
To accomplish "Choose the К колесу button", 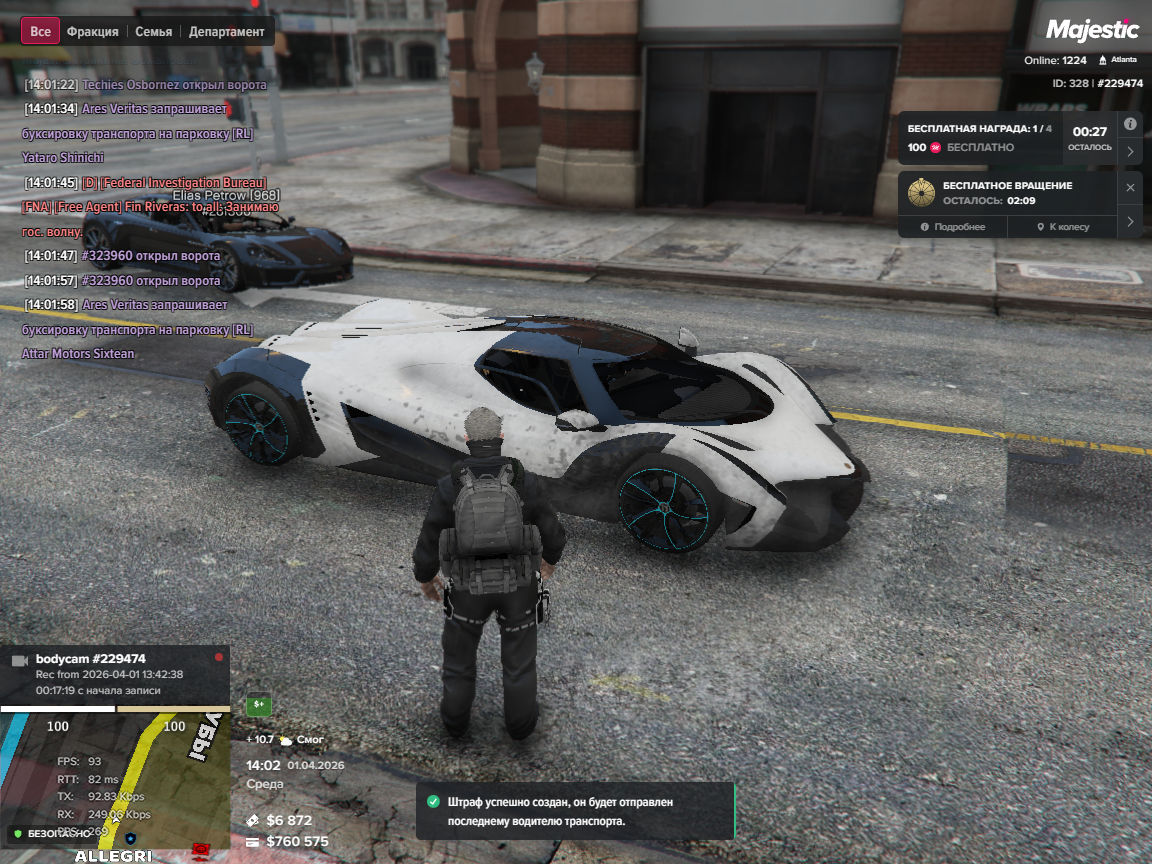I will coord(1062,227).
